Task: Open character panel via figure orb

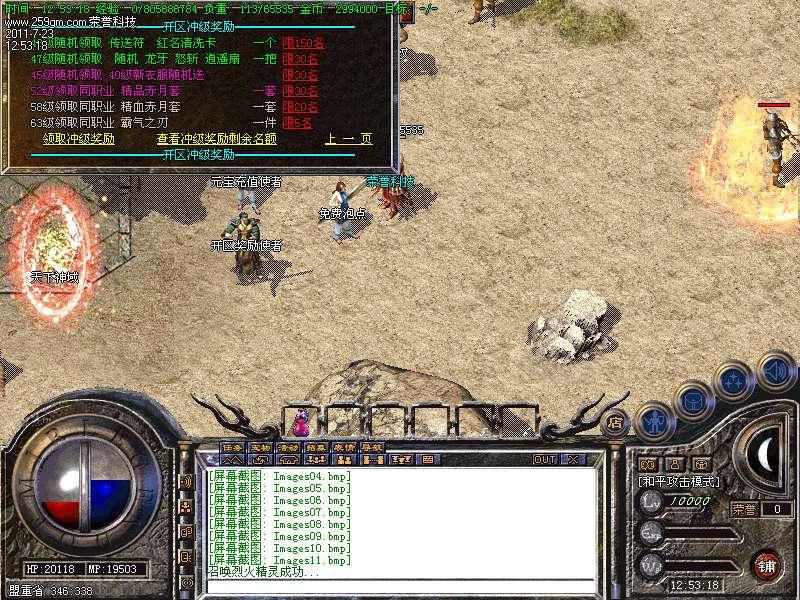Action: tap(655, 421)
